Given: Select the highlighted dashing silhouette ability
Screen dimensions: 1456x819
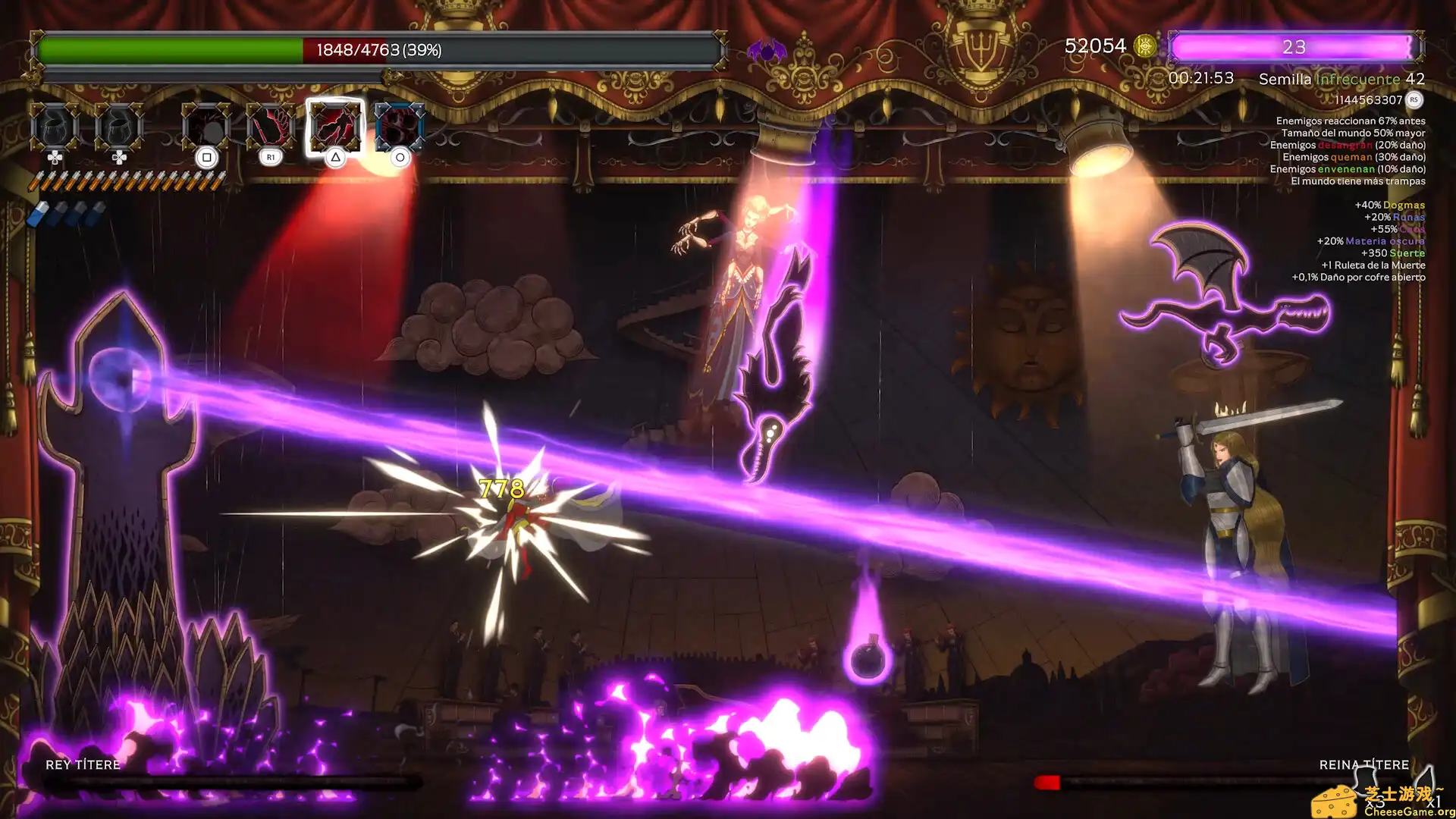Looking at the screenshot, I should point(334,126).
